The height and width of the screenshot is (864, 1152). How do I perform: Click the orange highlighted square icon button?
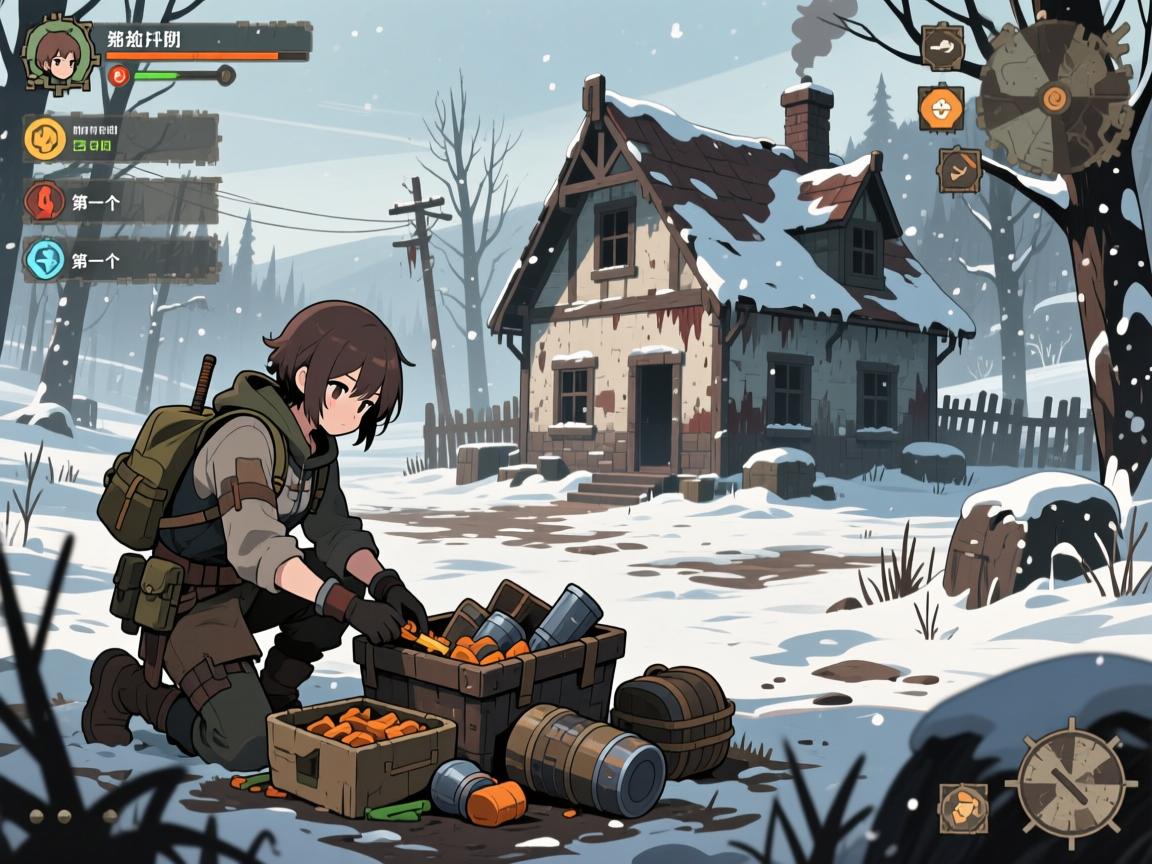point(941,108)
